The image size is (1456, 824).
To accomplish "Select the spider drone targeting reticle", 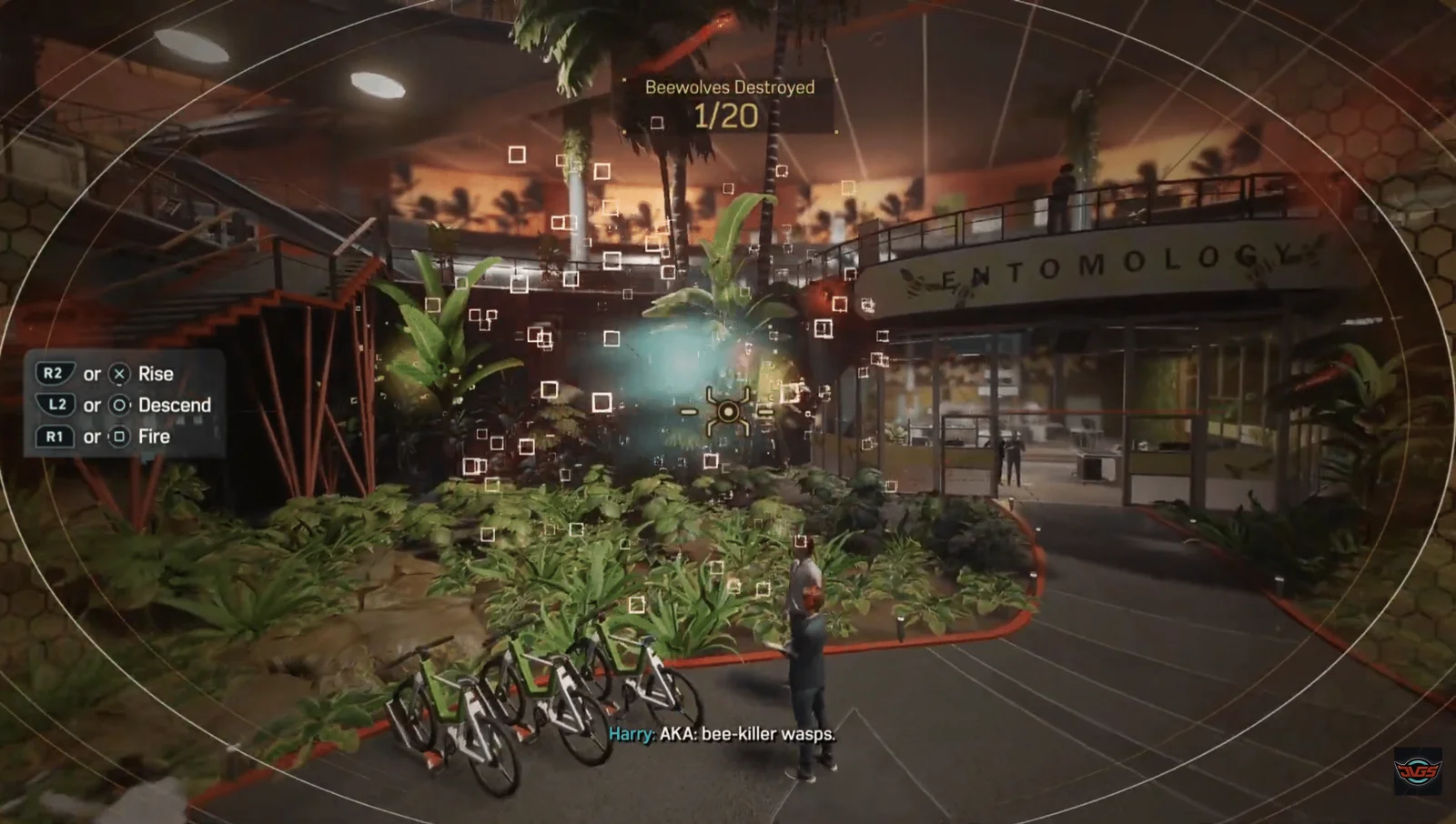I will 727,411.
